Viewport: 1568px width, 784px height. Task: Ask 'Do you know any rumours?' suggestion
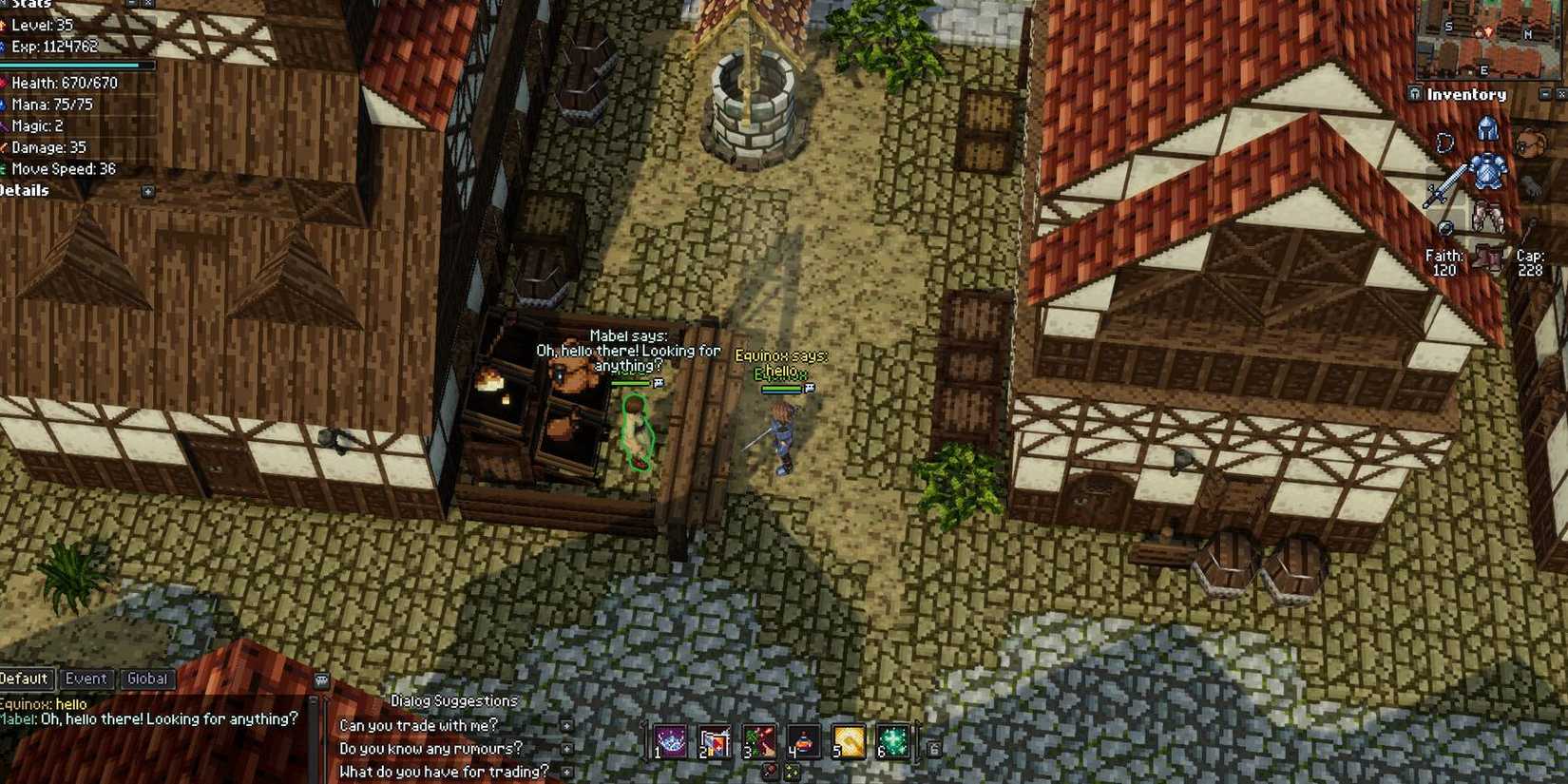(x=430, y=748)
